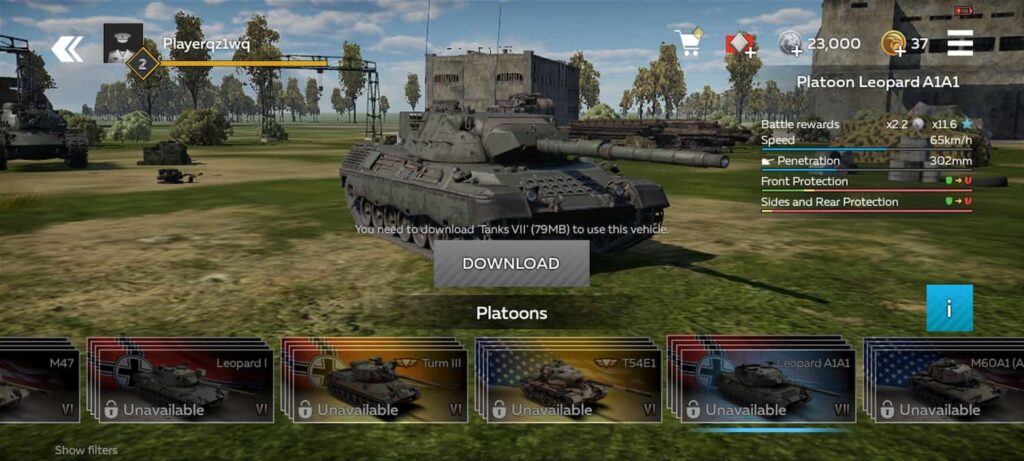1024x461 pixels.
Task: Select the Leopard A1A1 platoon card
Action: [x=763, y=381]
